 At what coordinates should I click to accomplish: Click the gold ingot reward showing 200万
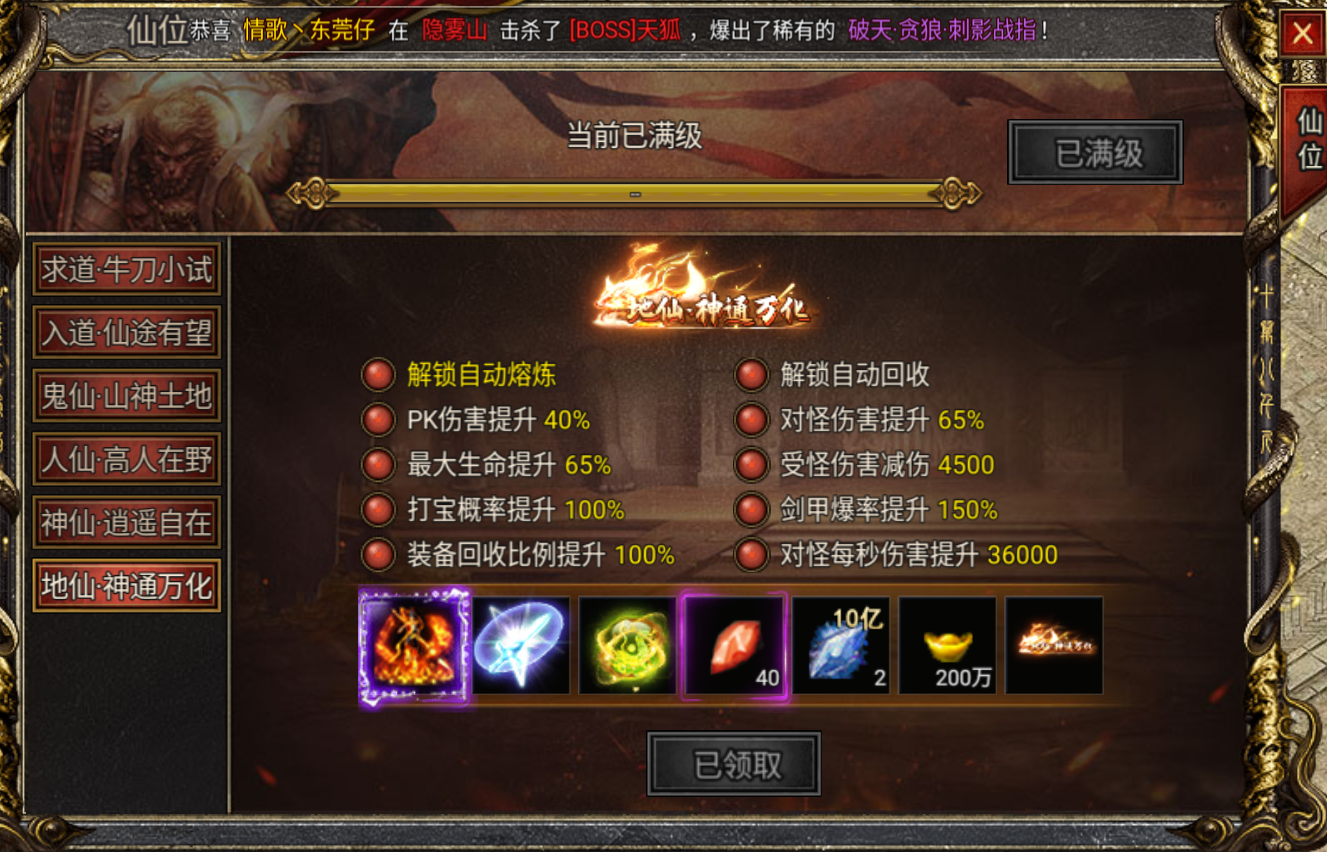[947, 645]
